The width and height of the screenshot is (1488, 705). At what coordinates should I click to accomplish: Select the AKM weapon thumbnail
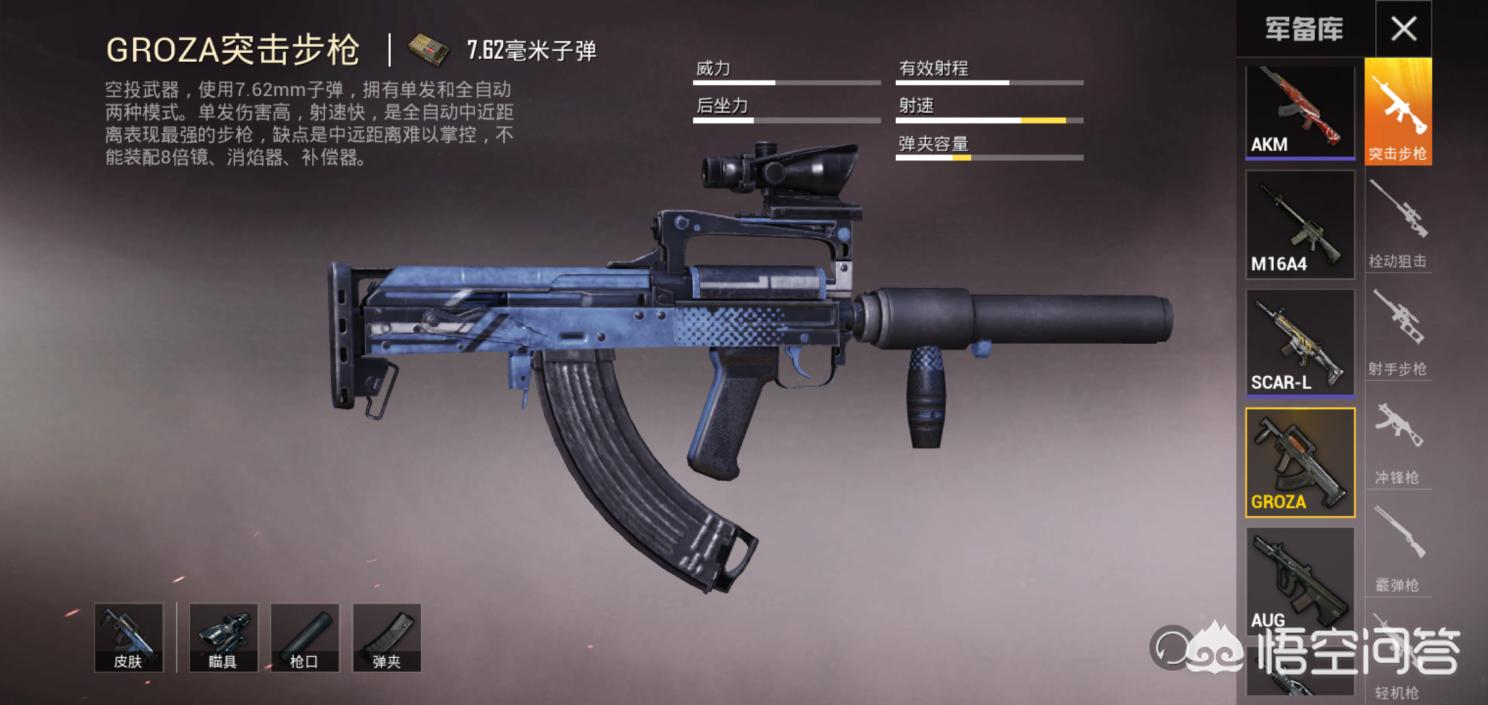(x=1299, y=111)
